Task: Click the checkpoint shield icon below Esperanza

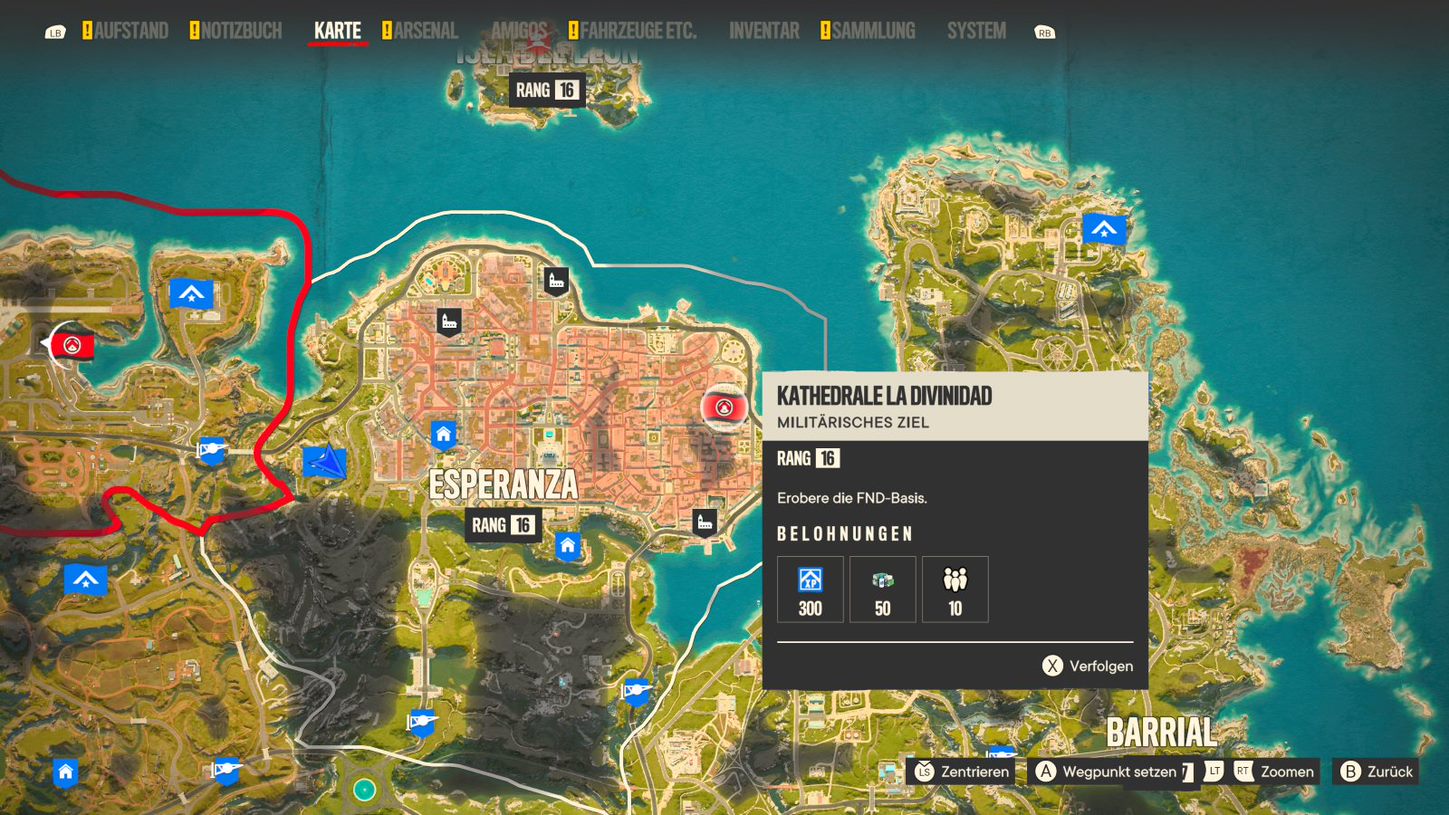Action: (x=636, y=691)
